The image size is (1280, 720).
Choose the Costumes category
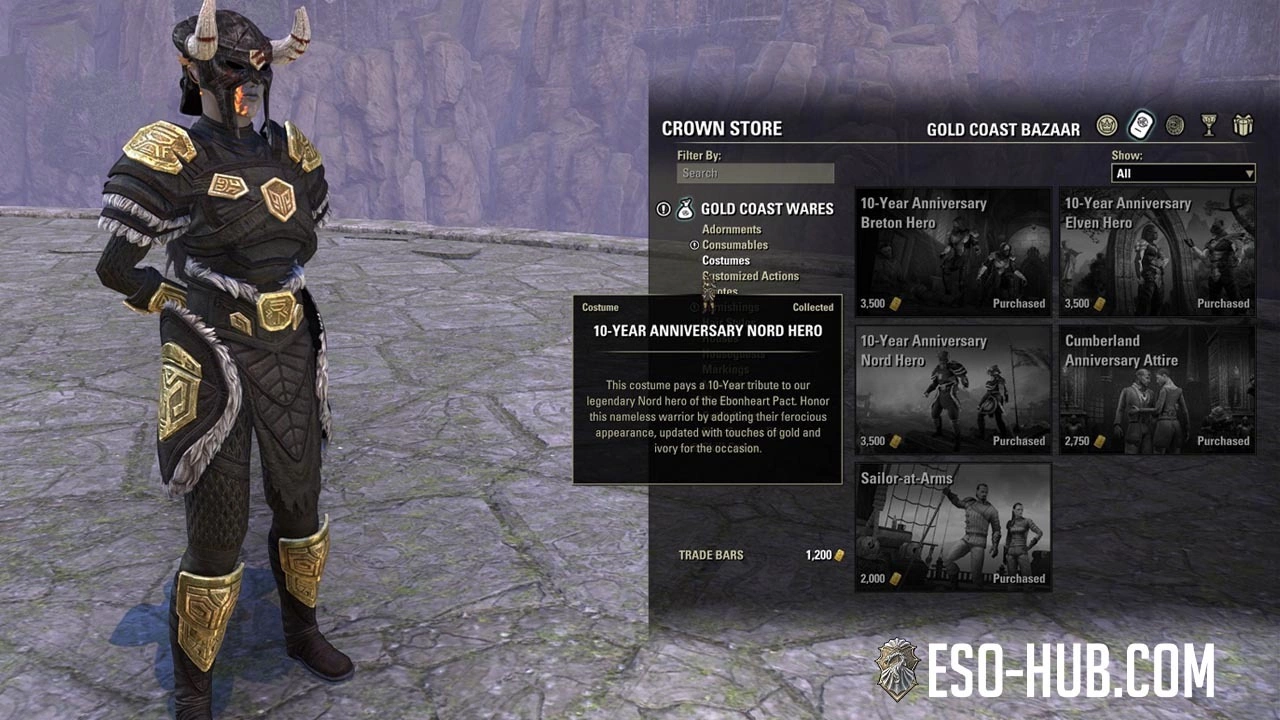[726, 261]
